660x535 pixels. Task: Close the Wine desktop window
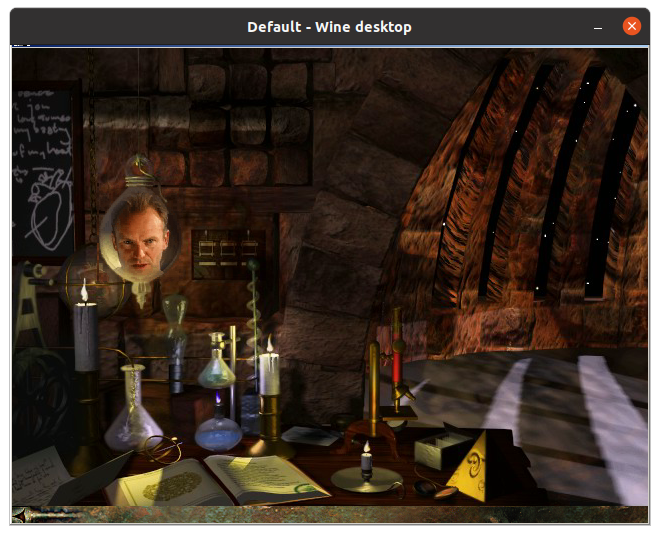coord(632,26)
